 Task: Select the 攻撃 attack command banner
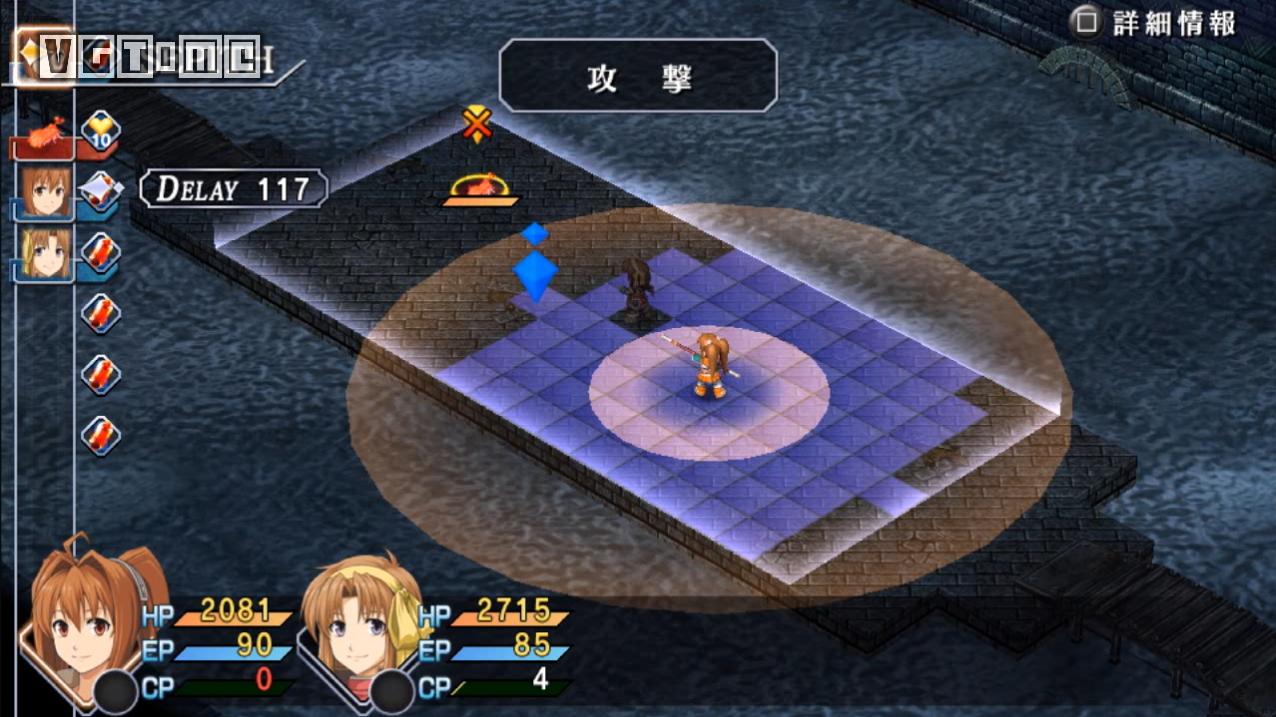pos(638,75)
